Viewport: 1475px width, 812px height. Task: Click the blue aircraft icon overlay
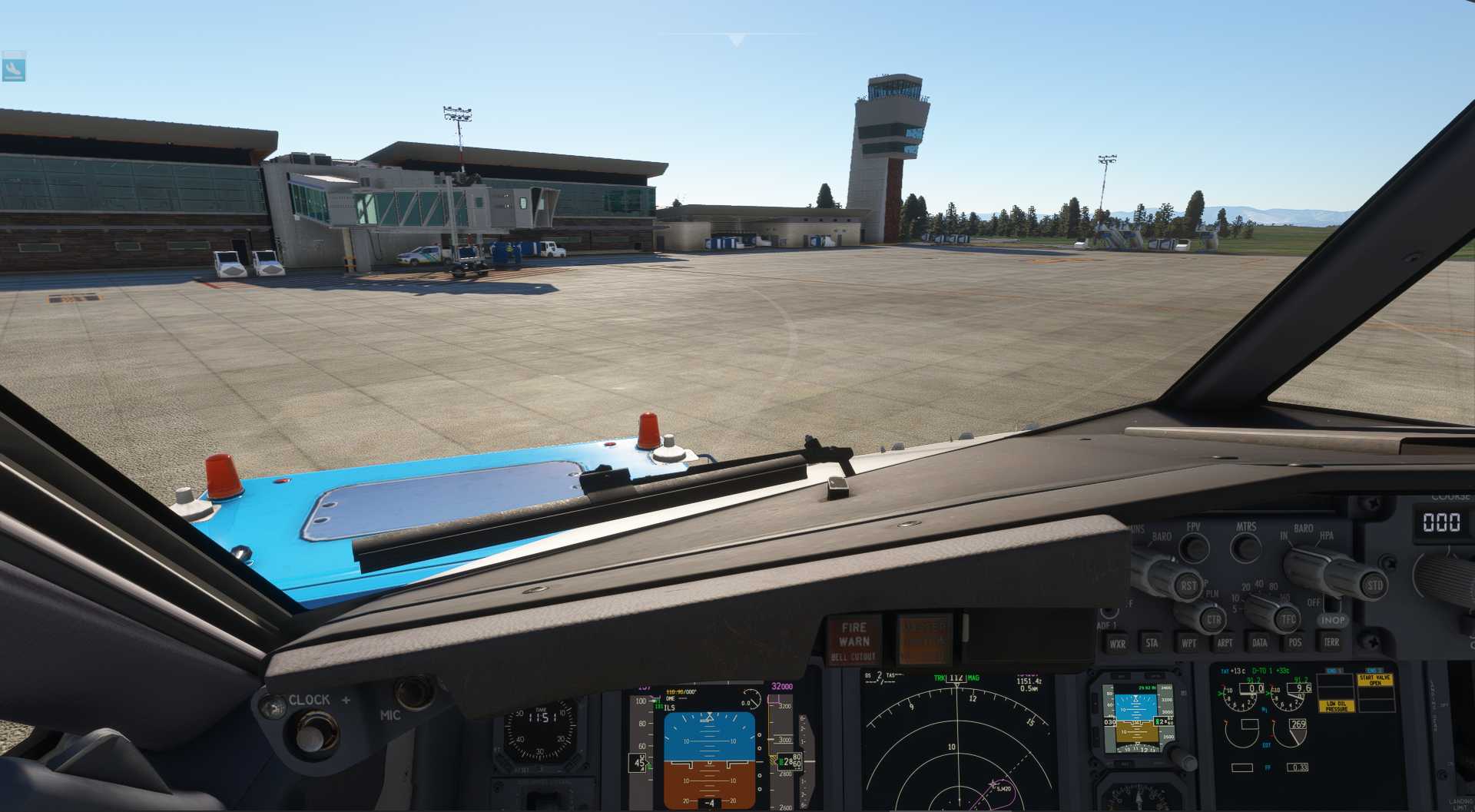(x=14, y=67)
